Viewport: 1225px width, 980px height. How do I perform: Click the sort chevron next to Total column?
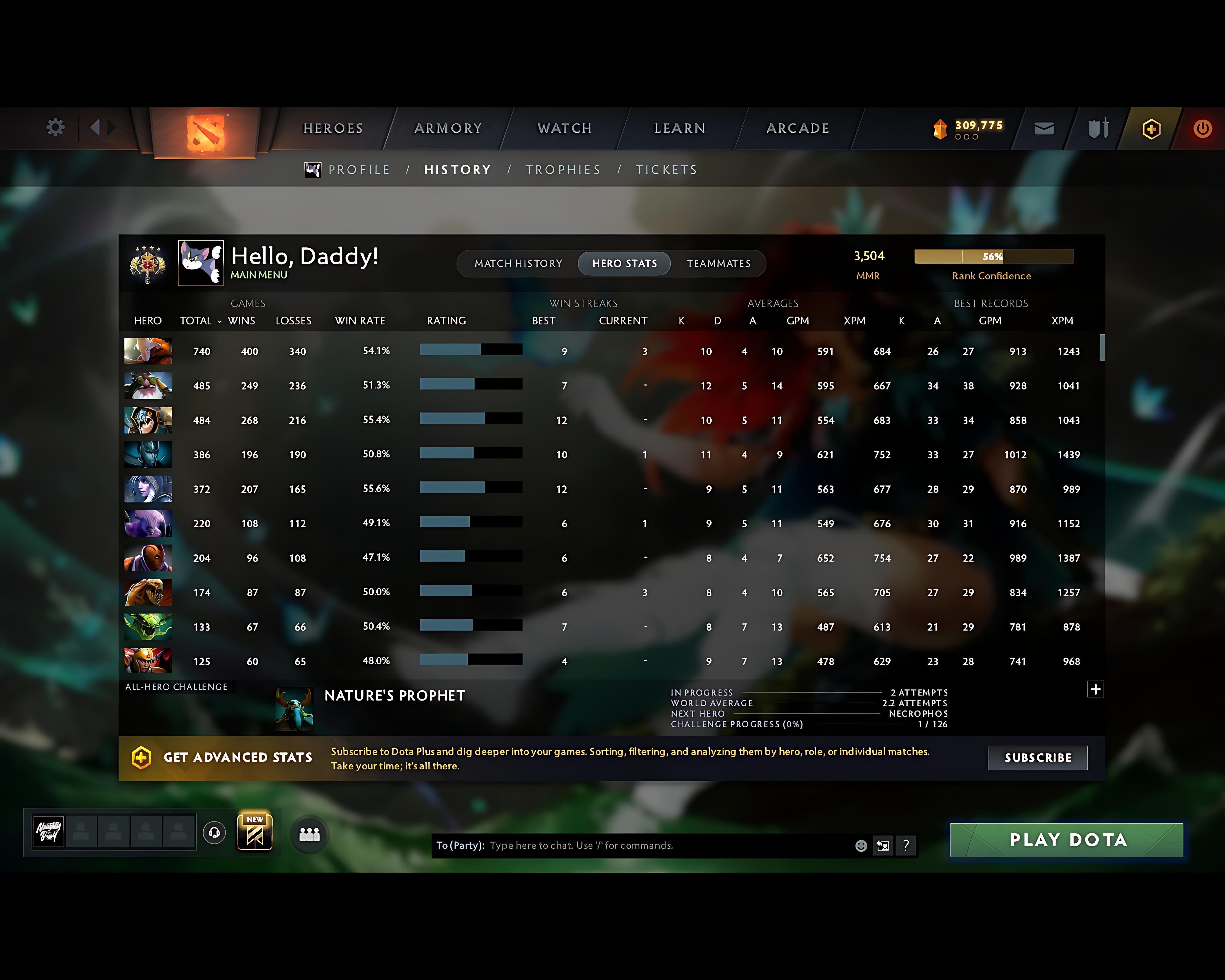(219, 322)
